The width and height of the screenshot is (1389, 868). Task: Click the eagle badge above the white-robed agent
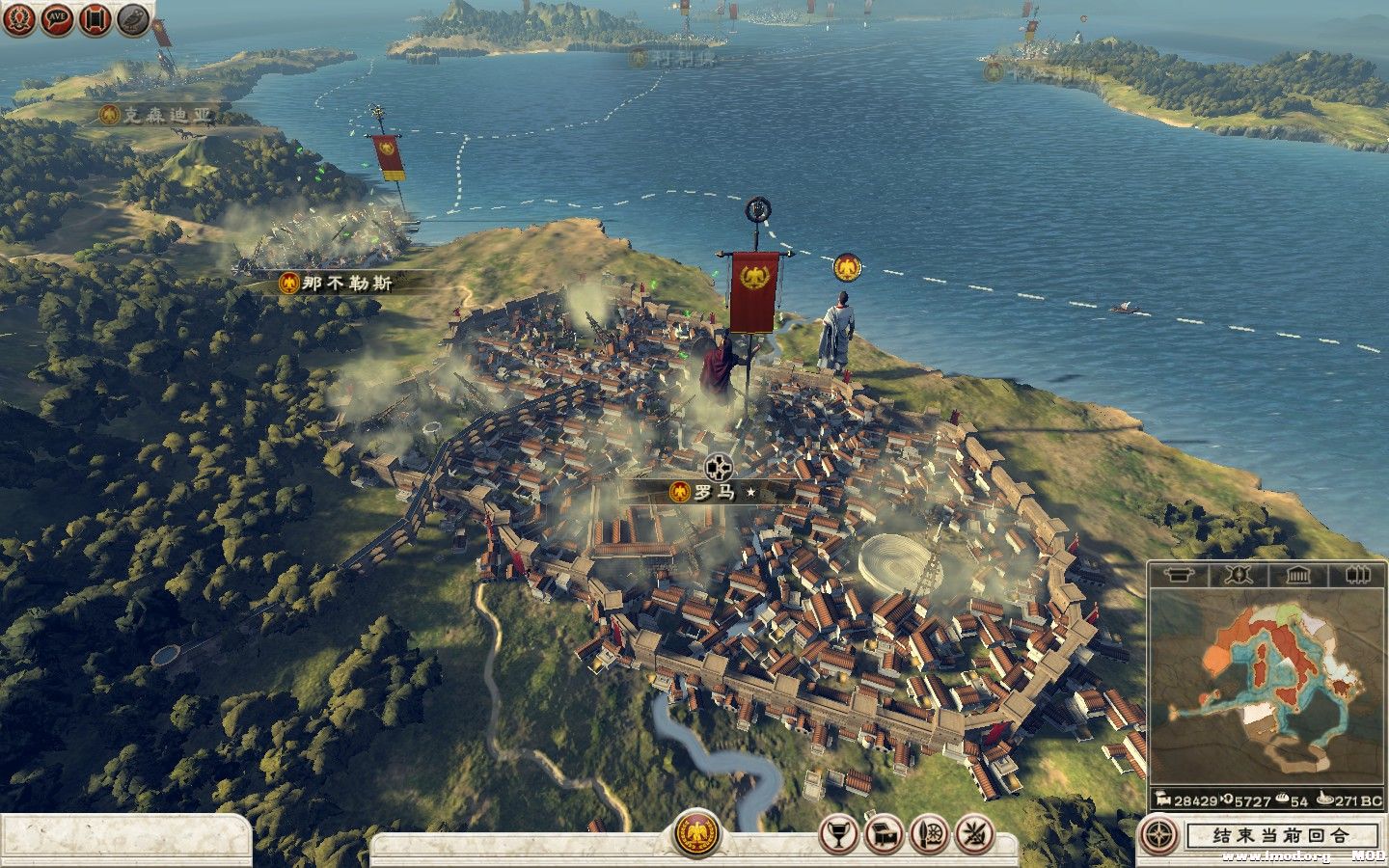(x=847, y=268)
